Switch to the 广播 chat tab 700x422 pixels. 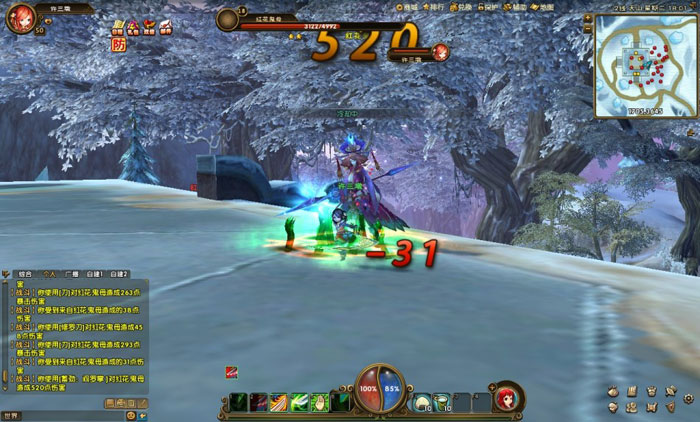coord(72,273)
